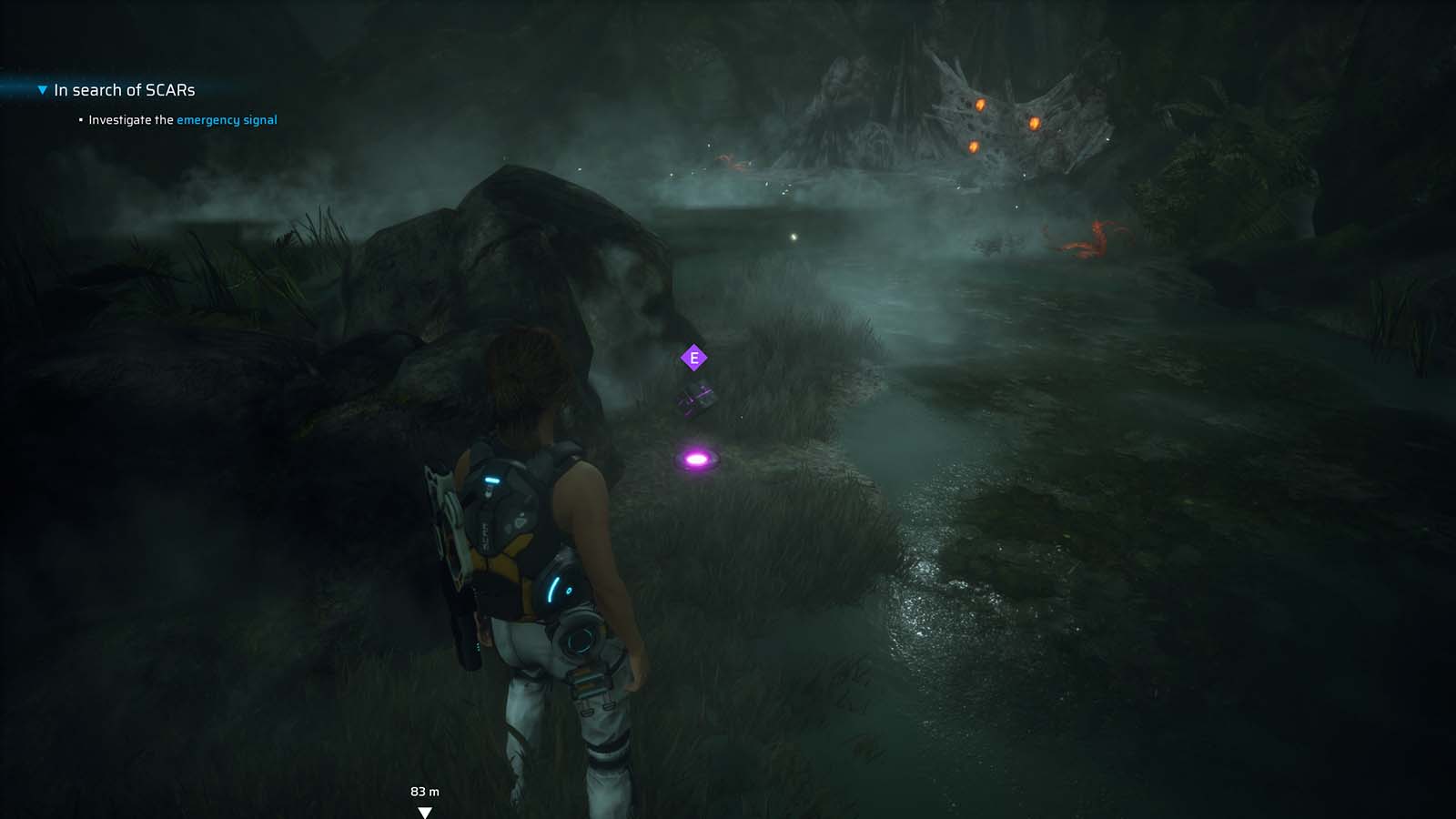Select the In search of SCARs quest title
The height and width of the screenshot is (819, 1456).
(x=124, y=90)
